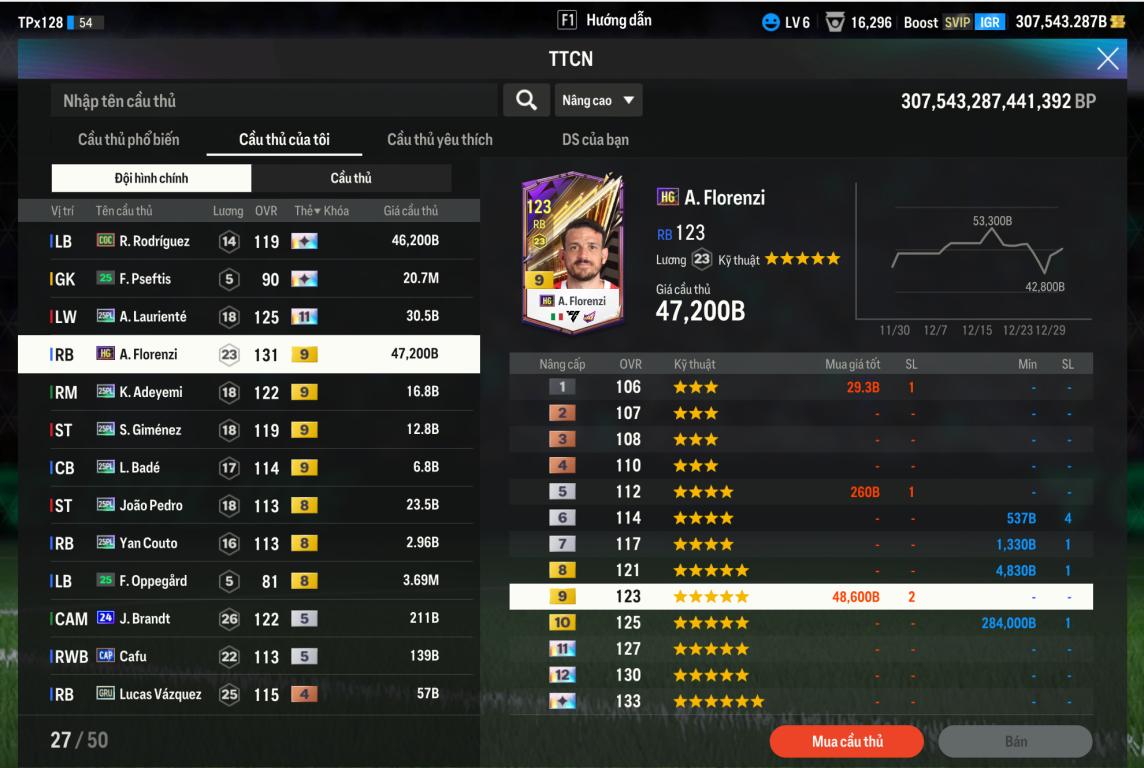Select the Cầu thủ sub-tab

coord(351,178)
